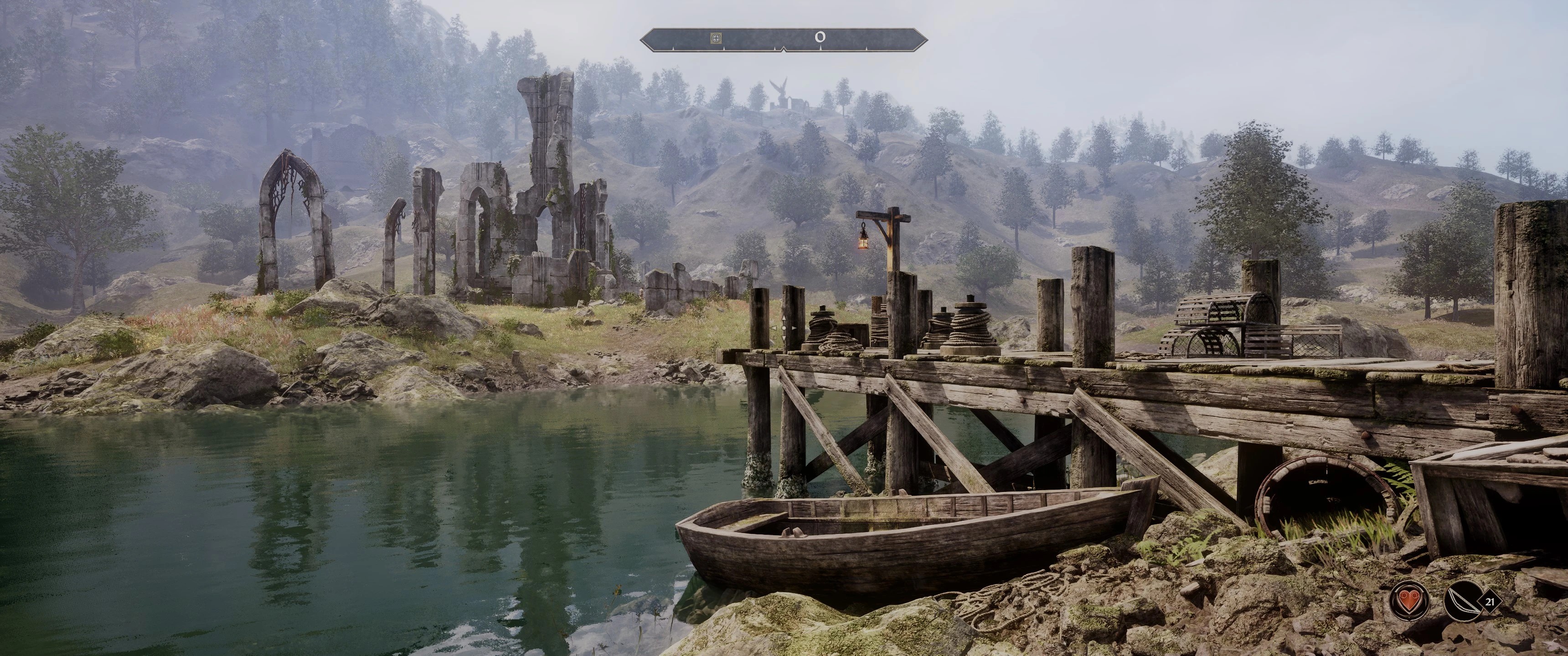The width and height of the screenshot is (1568, 656).
Task: Click the compass bar heading strip
Action: coord(784,39)
